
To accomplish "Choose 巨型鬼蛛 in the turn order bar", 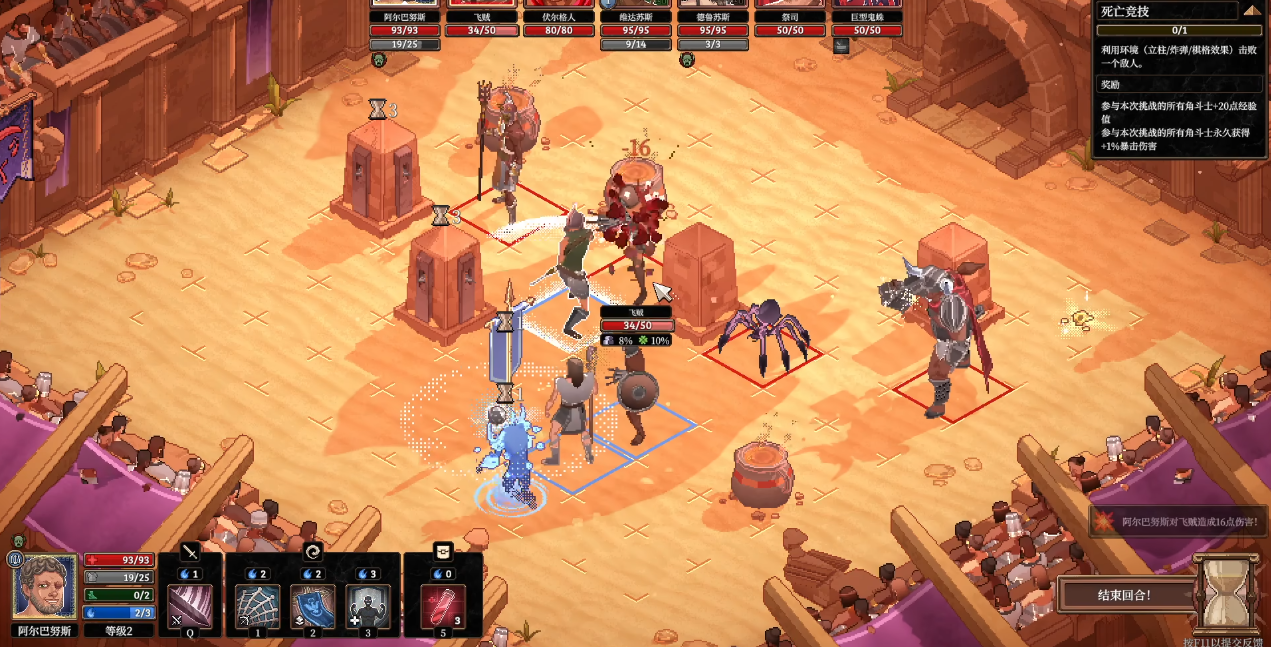I will [x=866, y=17].
